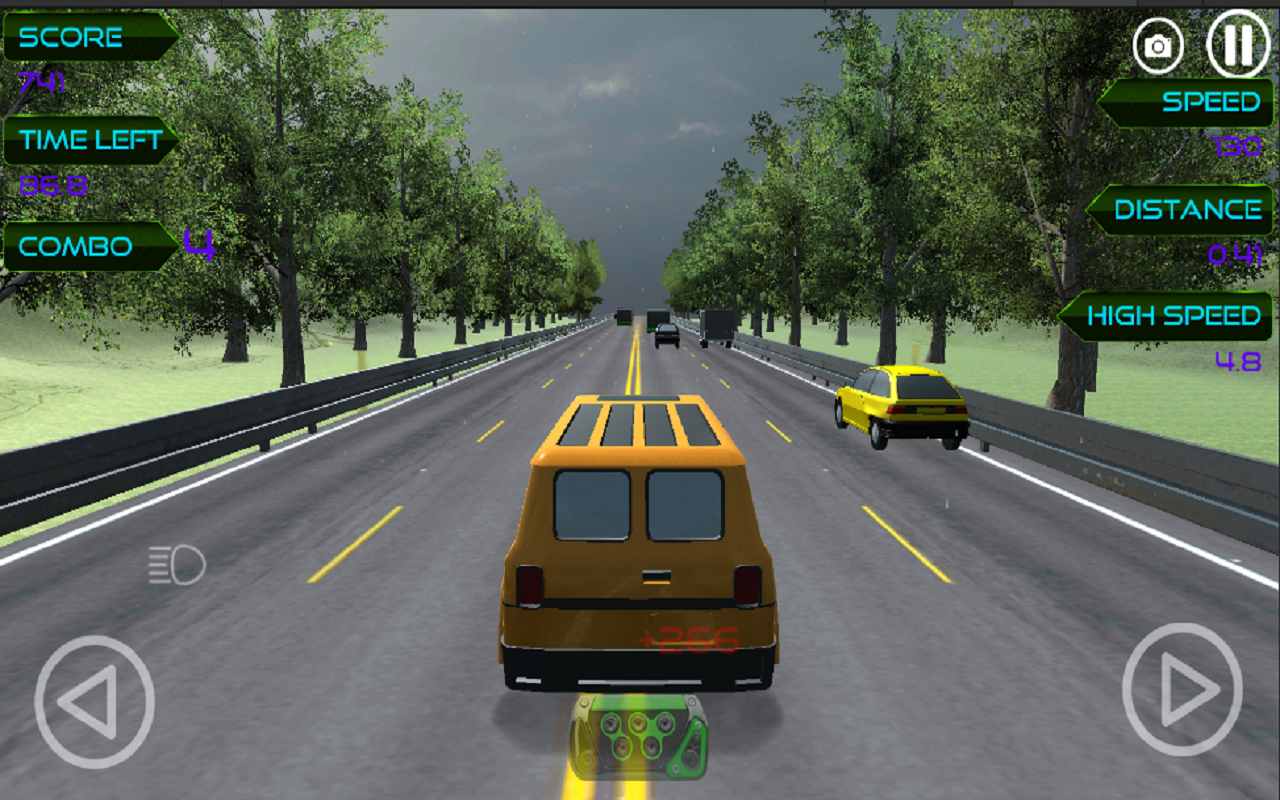Click the TIME LEFT panel
The image size is (1280, 800).
click(x=90, y=140)
